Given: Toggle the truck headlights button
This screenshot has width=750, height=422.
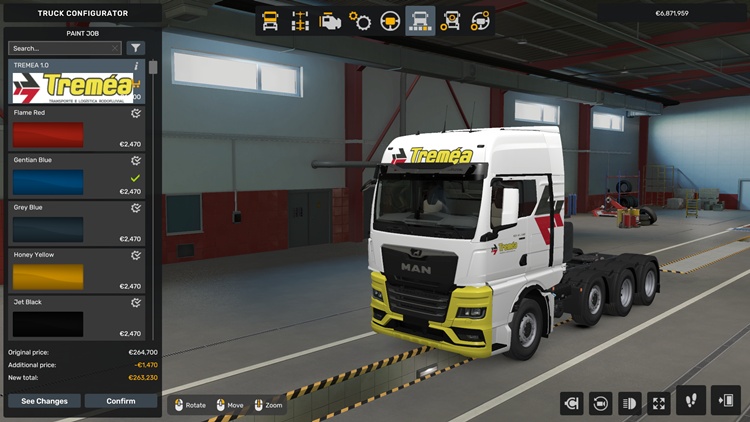Looking at the screenshot, I should click(x=630, y=403).
